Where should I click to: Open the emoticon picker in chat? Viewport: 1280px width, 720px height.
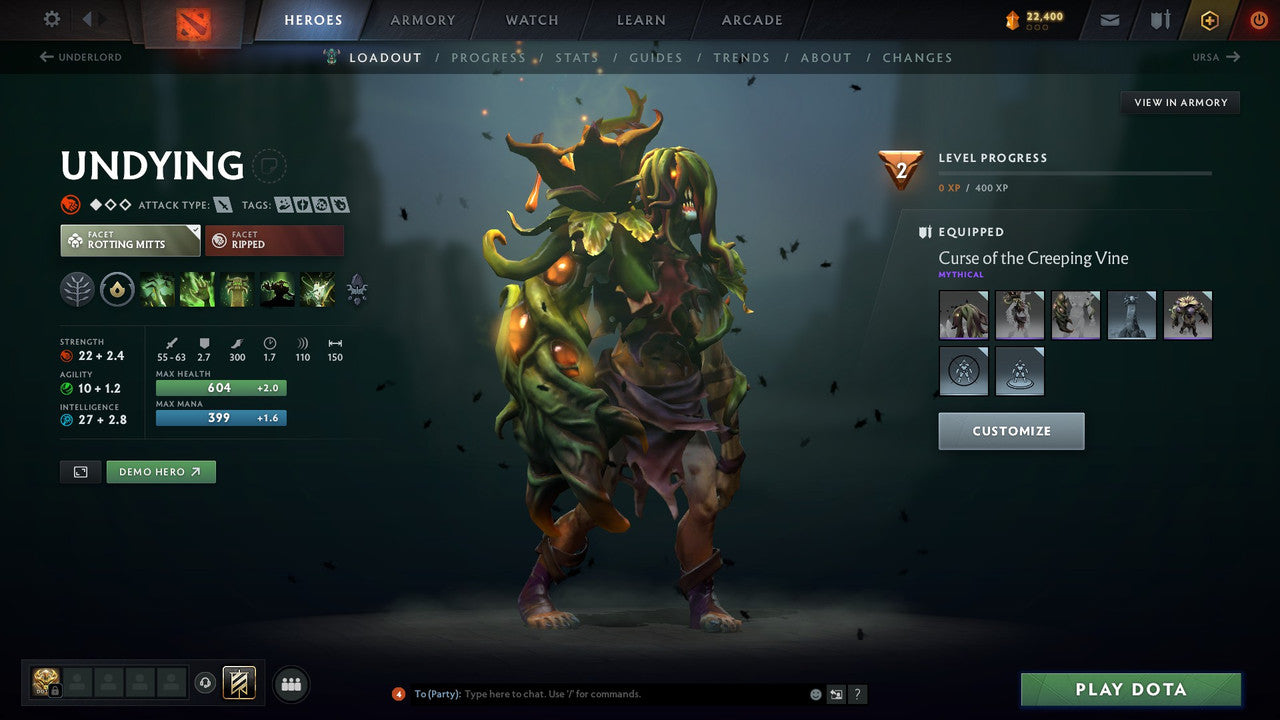coord(815,693)
